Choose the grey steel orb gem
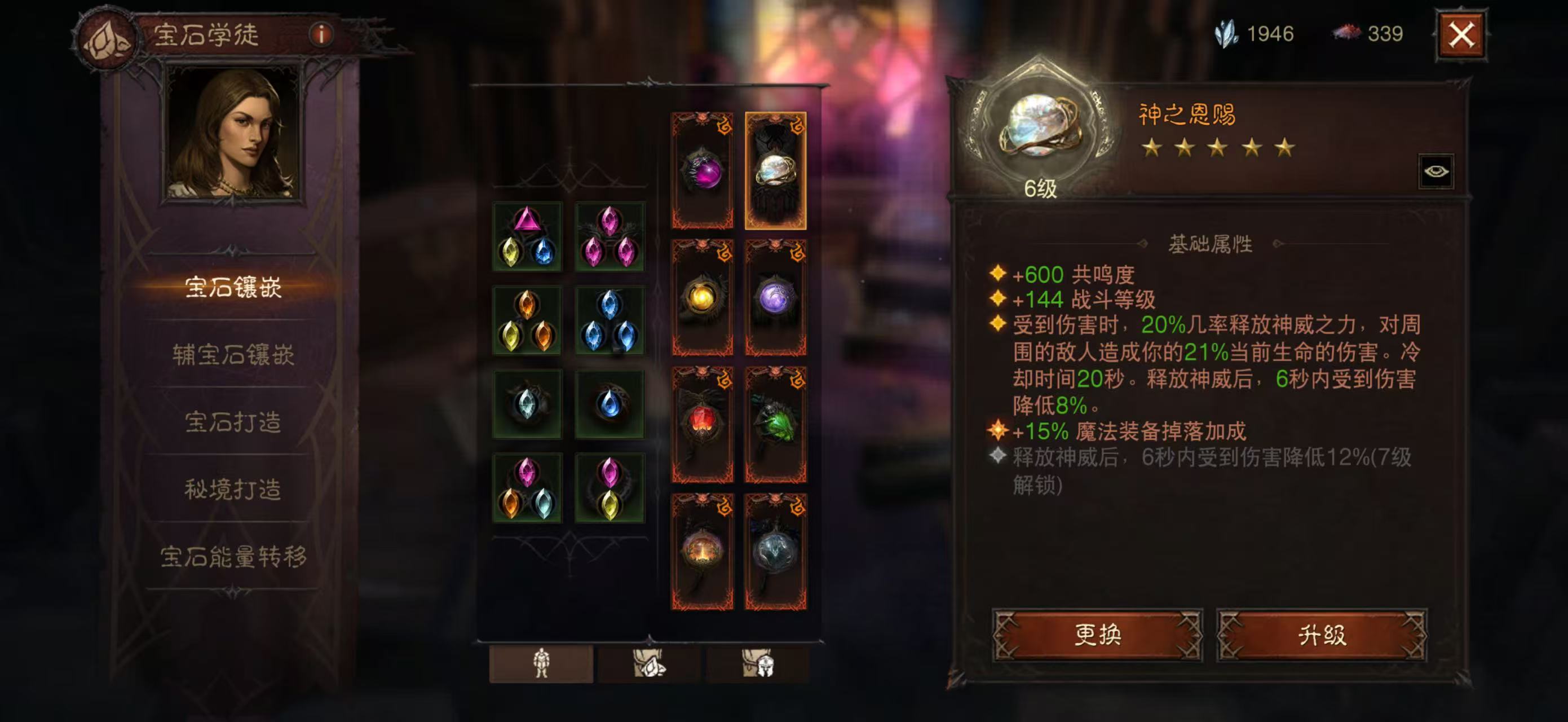Image resolution: width=1568 pixels, height=722 pixels. pos(775,552)
